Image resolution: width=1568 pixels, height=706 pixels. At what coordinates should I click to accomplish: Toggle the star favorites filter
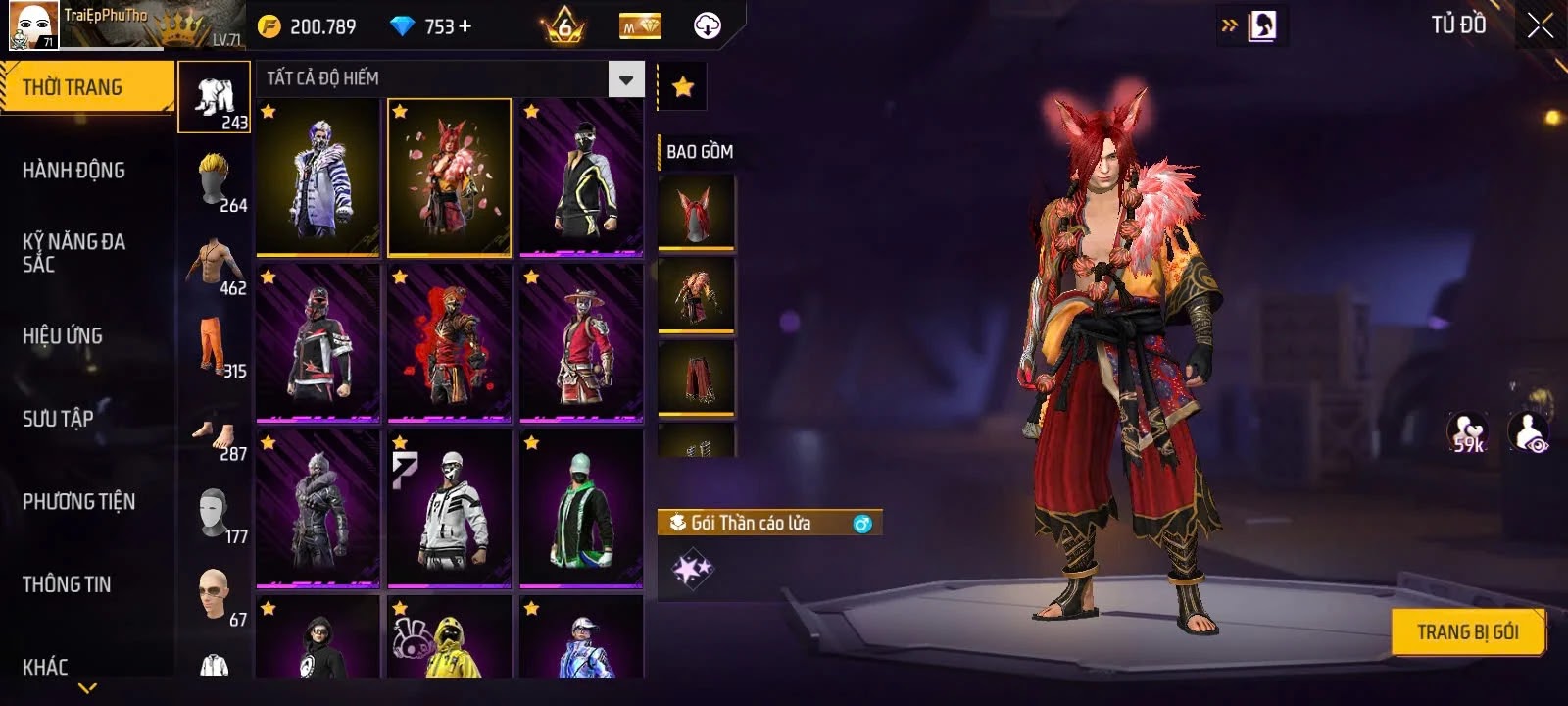(x=682, y=87)
